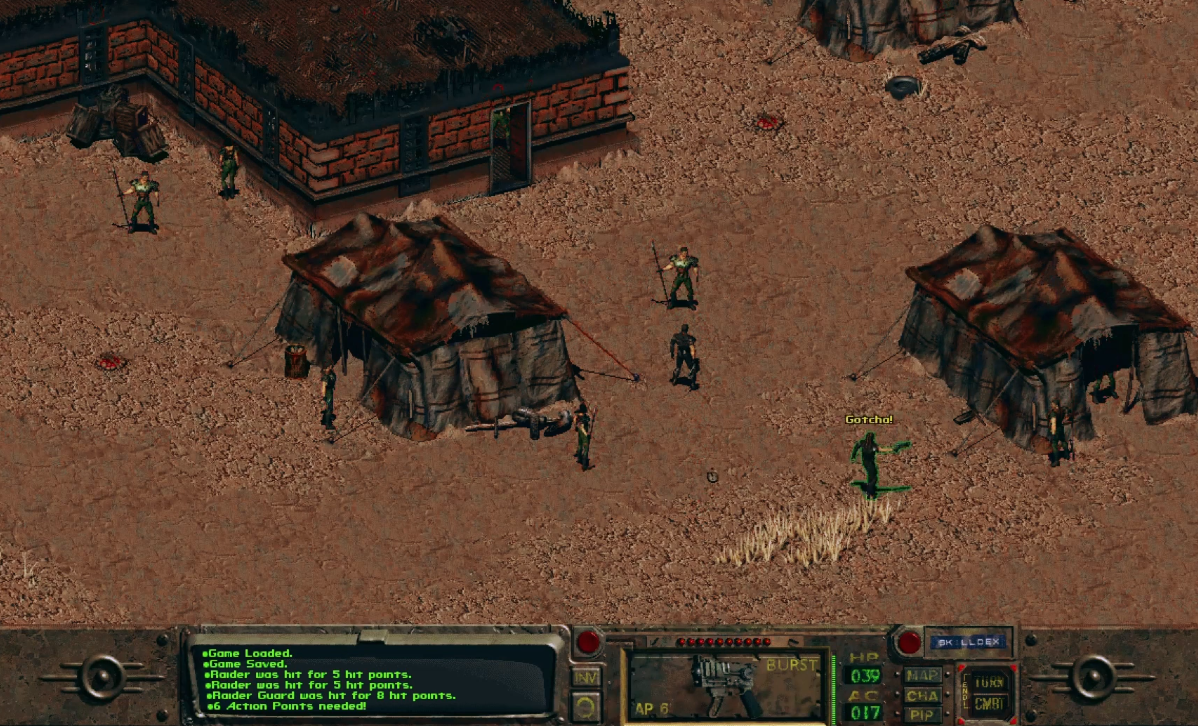Open the MAP screen
The width and height of the screenshot is (1198, 726).
tap(922, 675)
